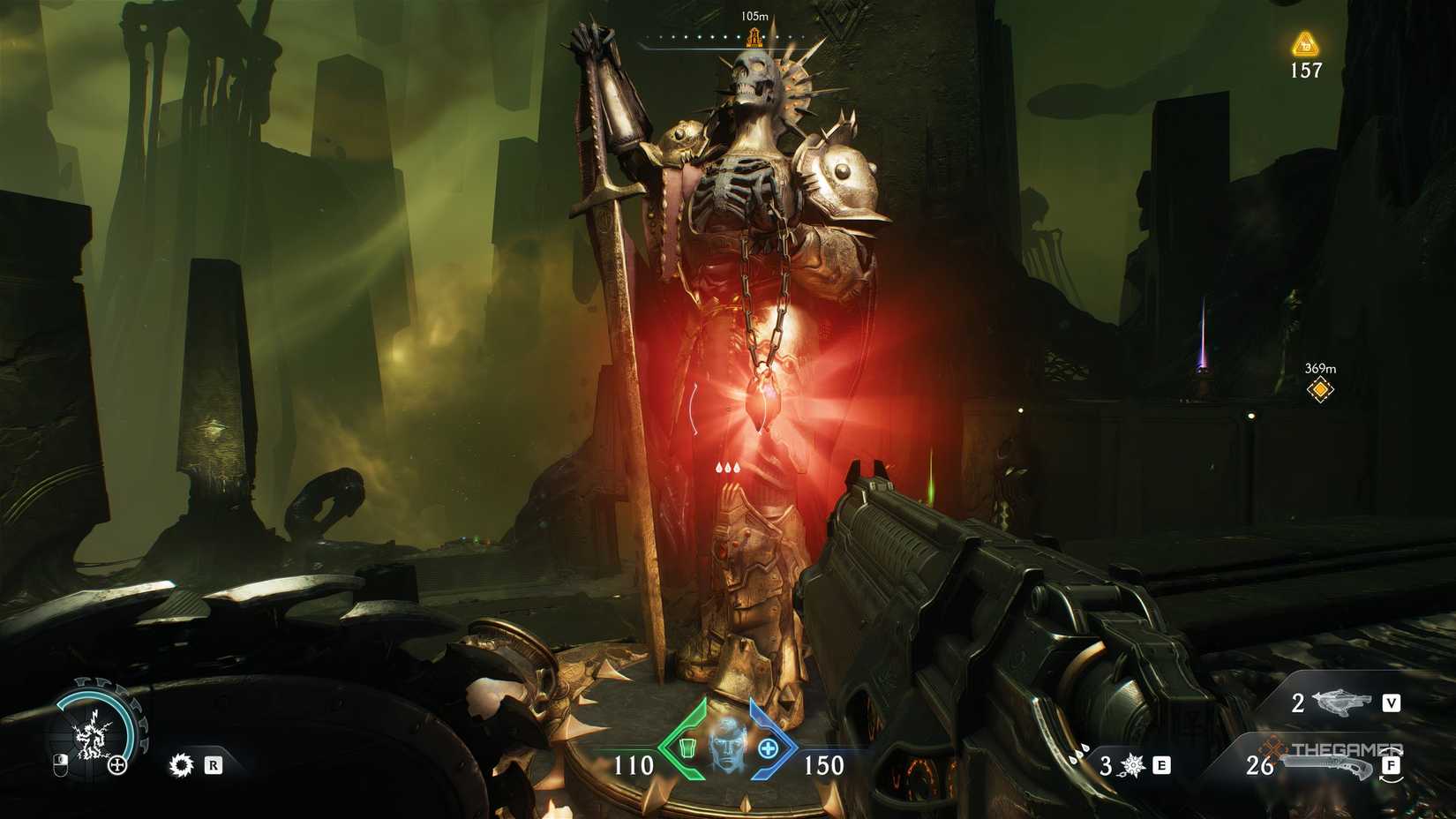Click the V keybind prompt
Screen dimensions: 1456x819
[1392, 703]
